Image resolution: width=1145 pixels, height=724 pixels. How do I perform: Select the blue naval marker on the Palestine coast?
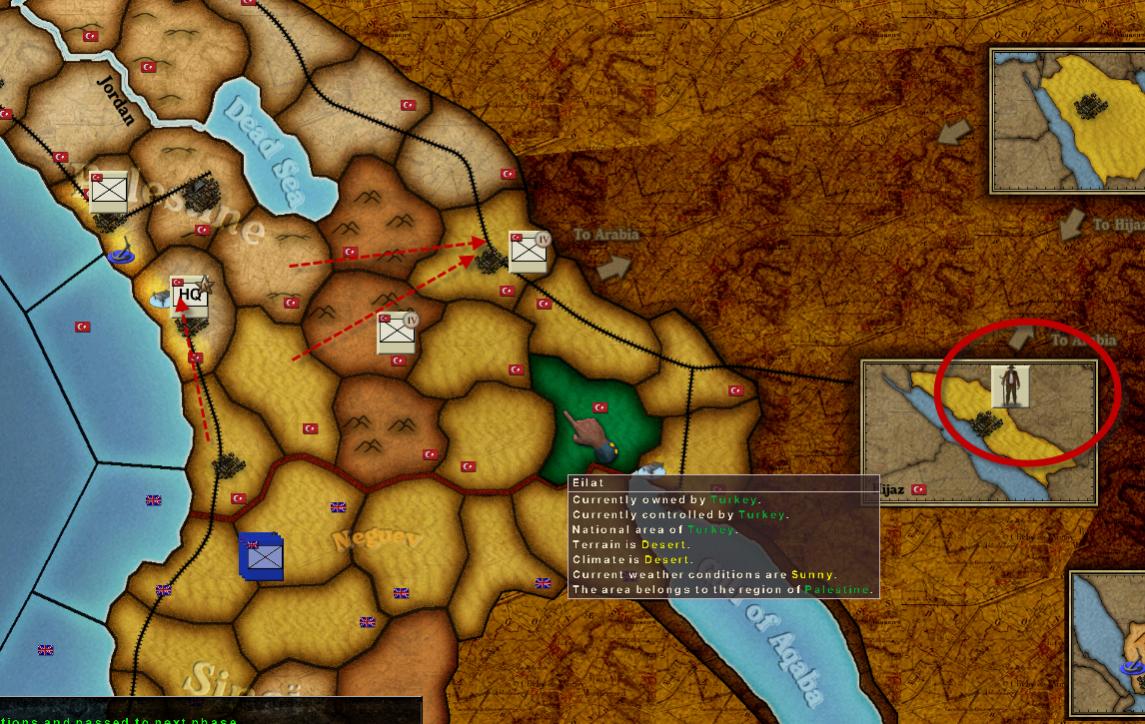click(121, 256)
